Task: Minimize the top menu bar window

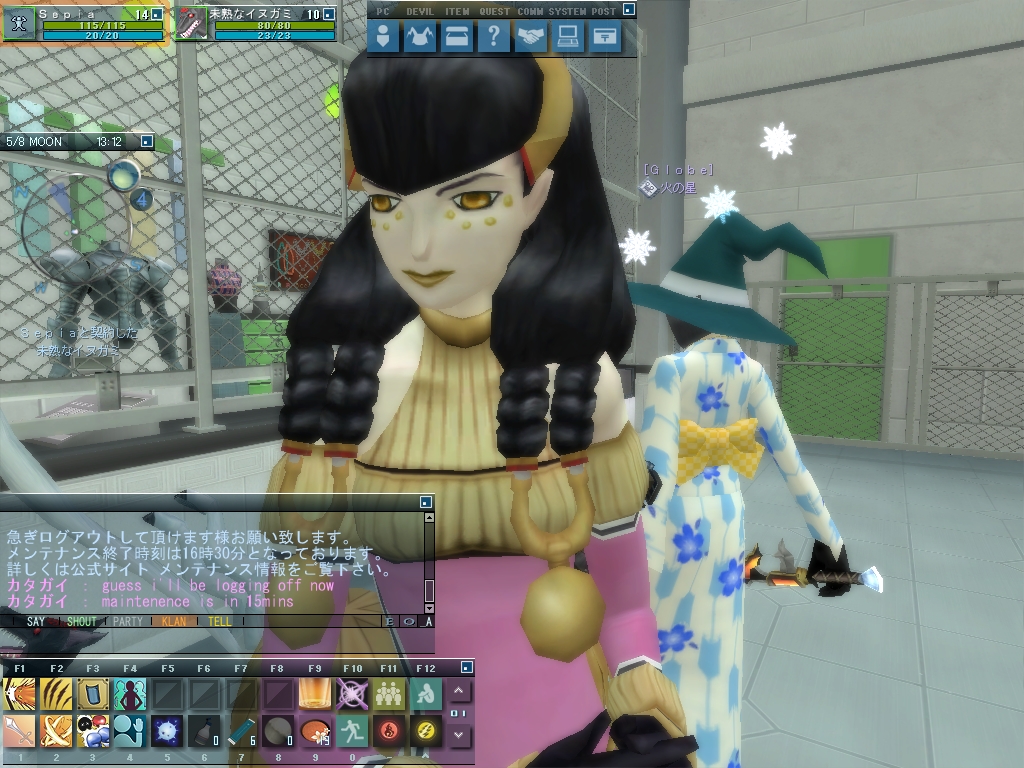Action: [628, 9]
